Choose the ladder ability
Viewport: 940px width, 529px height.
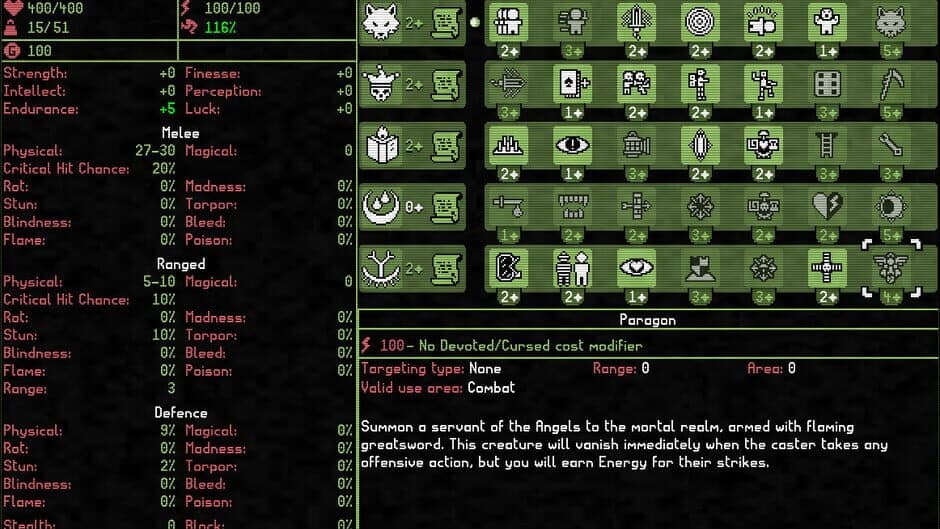point(827,146)
